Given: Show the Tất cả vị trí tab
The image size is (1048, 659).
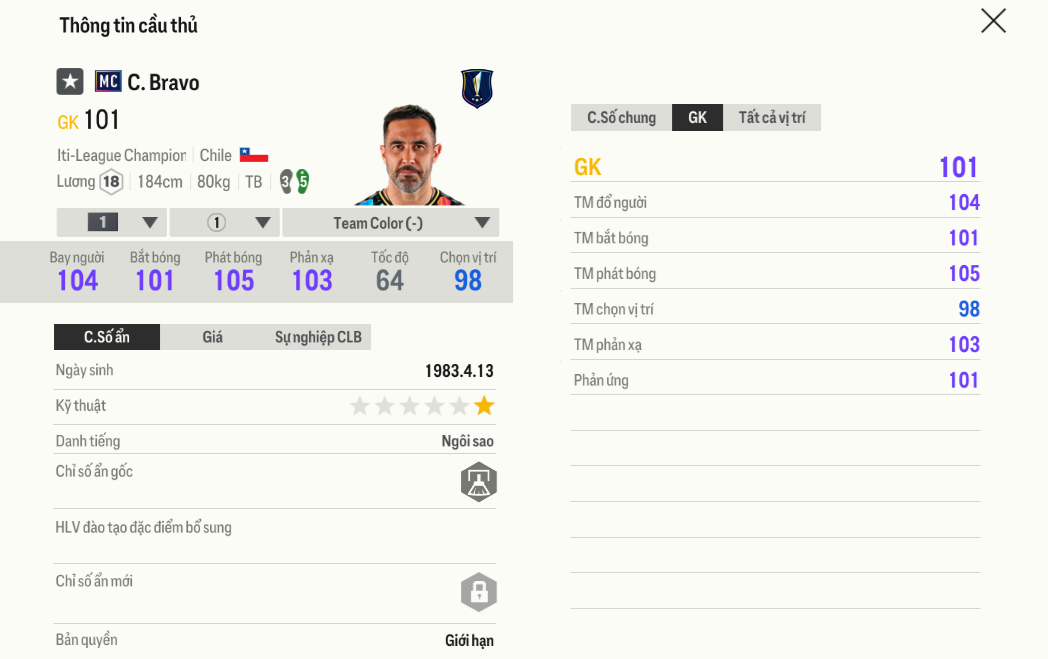Looking at the screenshot, I should [772, 118].
